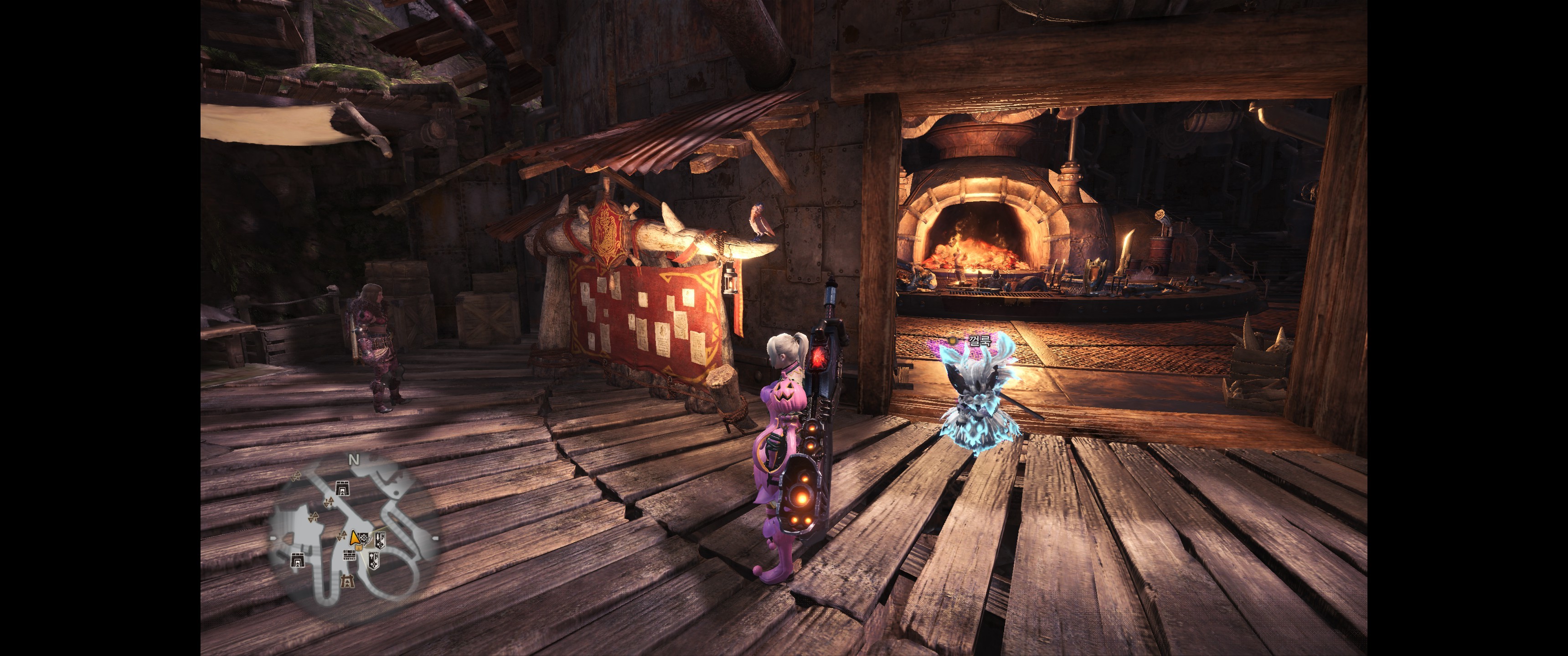Select the brick wall marker on minimap

pos(350,555)
